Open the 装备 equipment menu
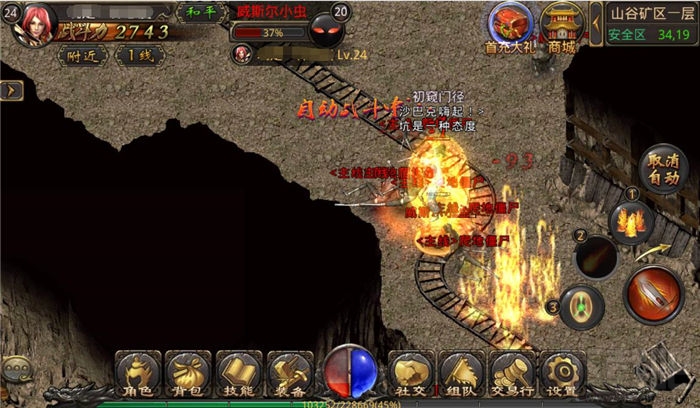Image resolution: width=700 pixels, height=408 pixels. (289, 373)
